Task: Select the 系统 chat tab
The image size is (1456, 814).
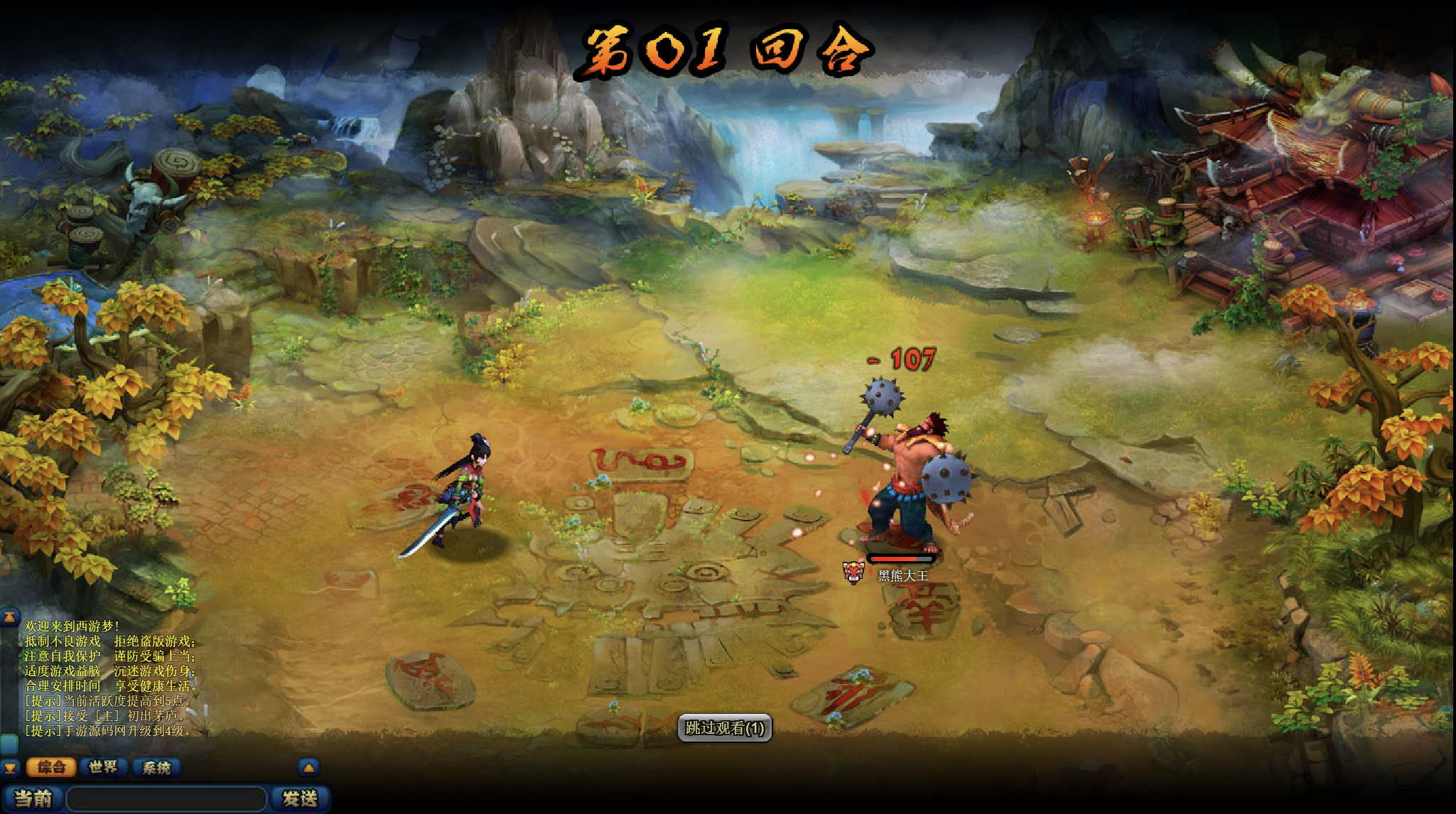Action: tap(156, 767)
